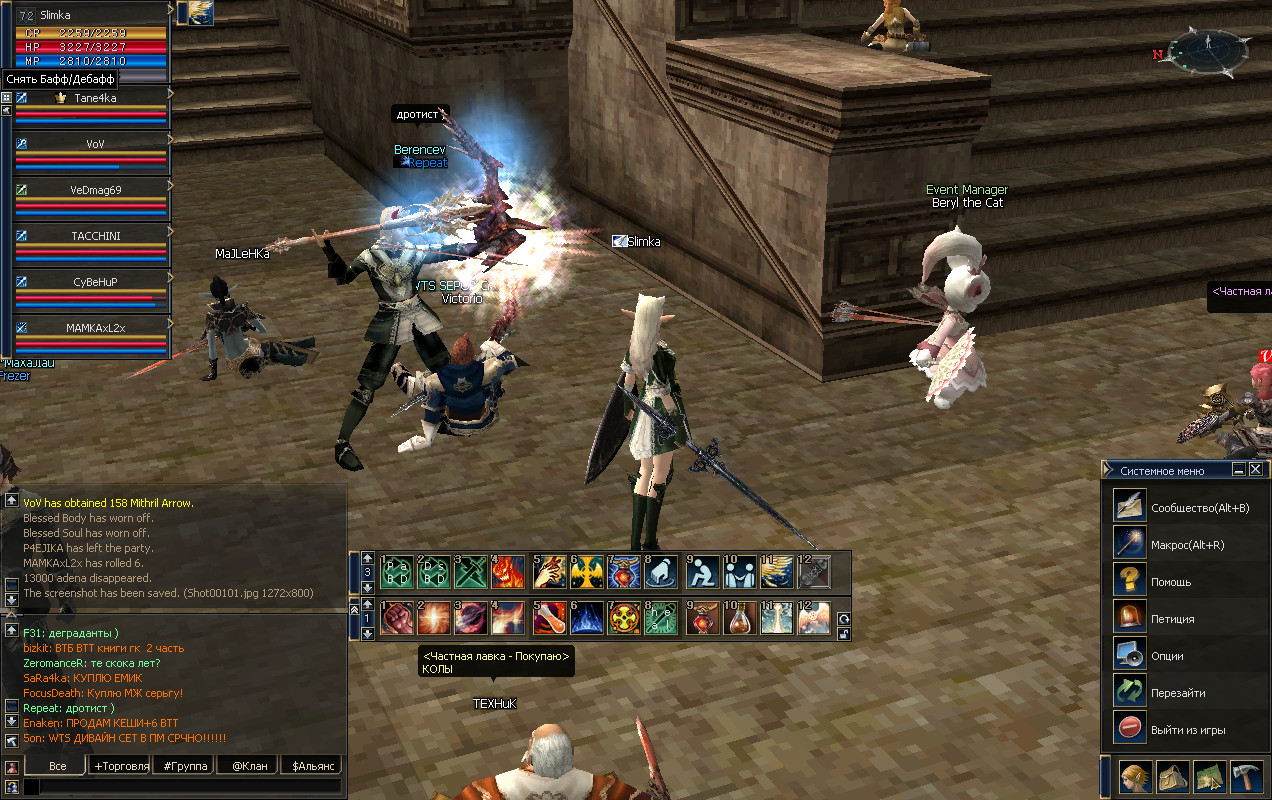
Task: Open Сообщество (Community) from the system menu
Action: tap(1130, 506)
